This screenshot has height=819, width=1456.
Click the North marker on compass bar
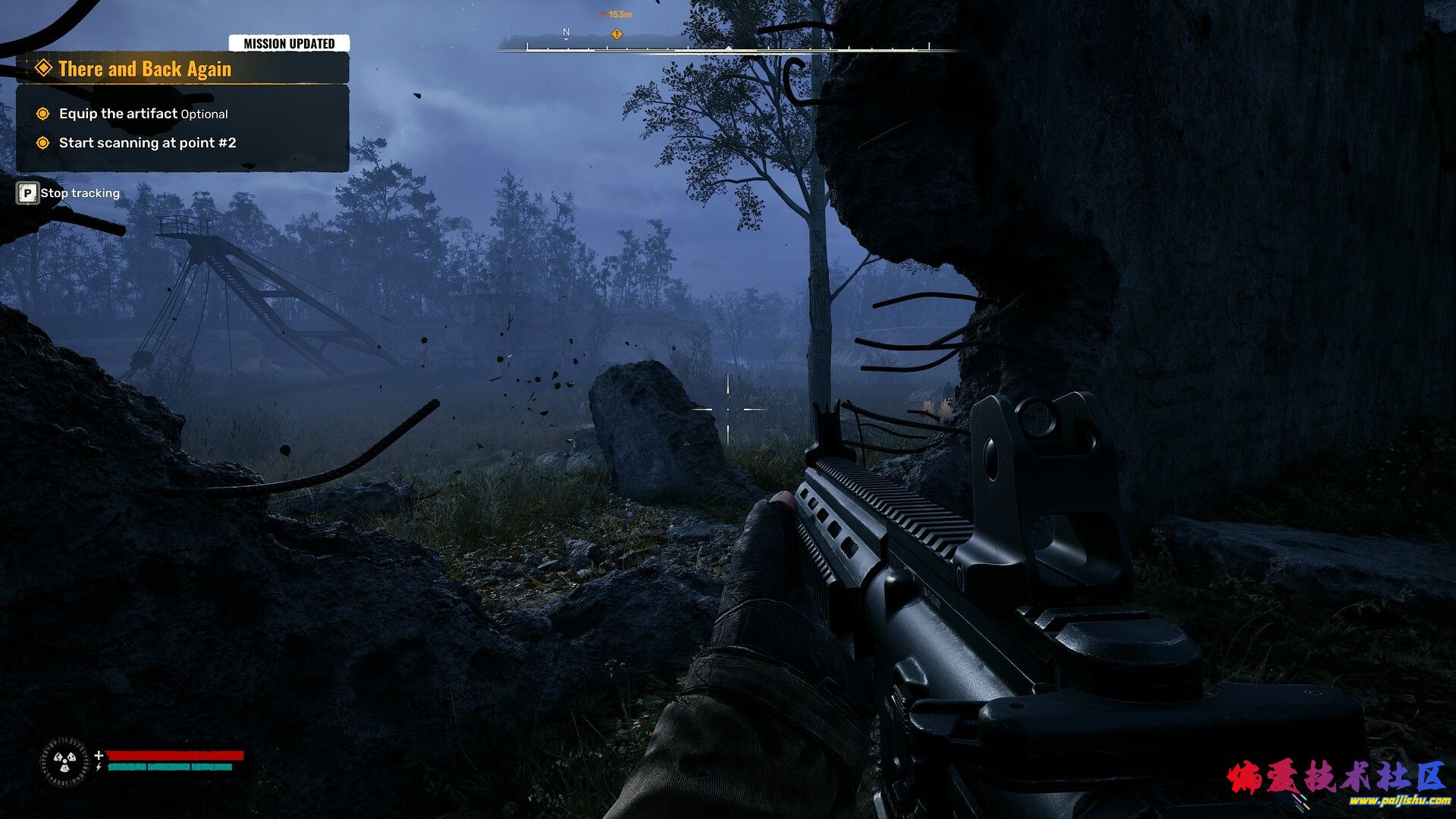point(566,32)
